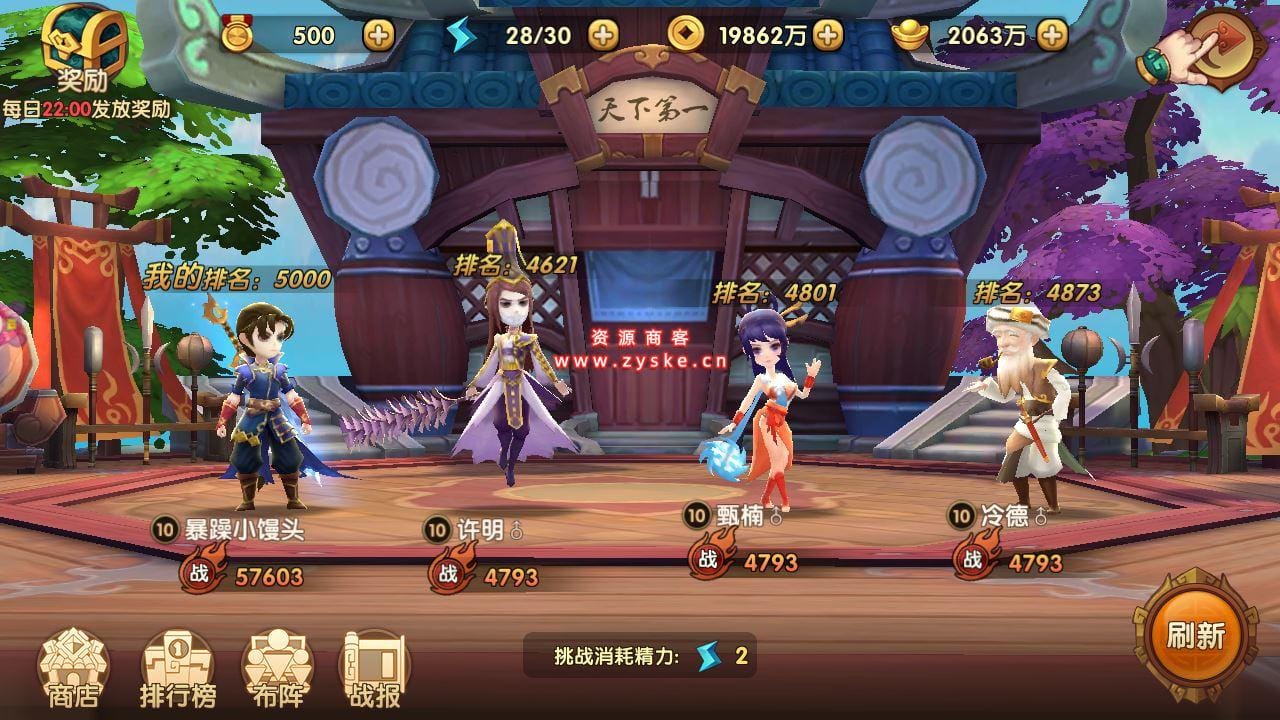Click the lightning energy icon

(460, 33)
